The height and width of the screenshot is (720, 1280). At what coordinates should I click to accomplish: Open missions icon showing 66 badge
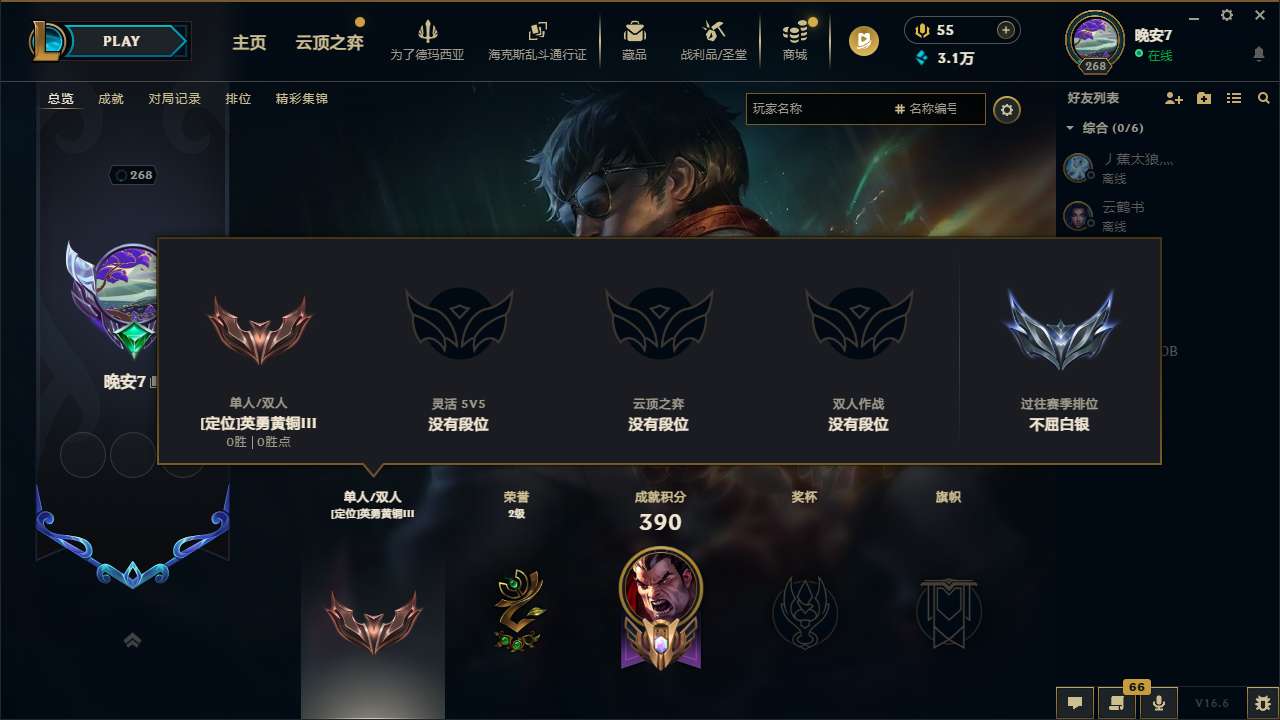(1117, 703)
